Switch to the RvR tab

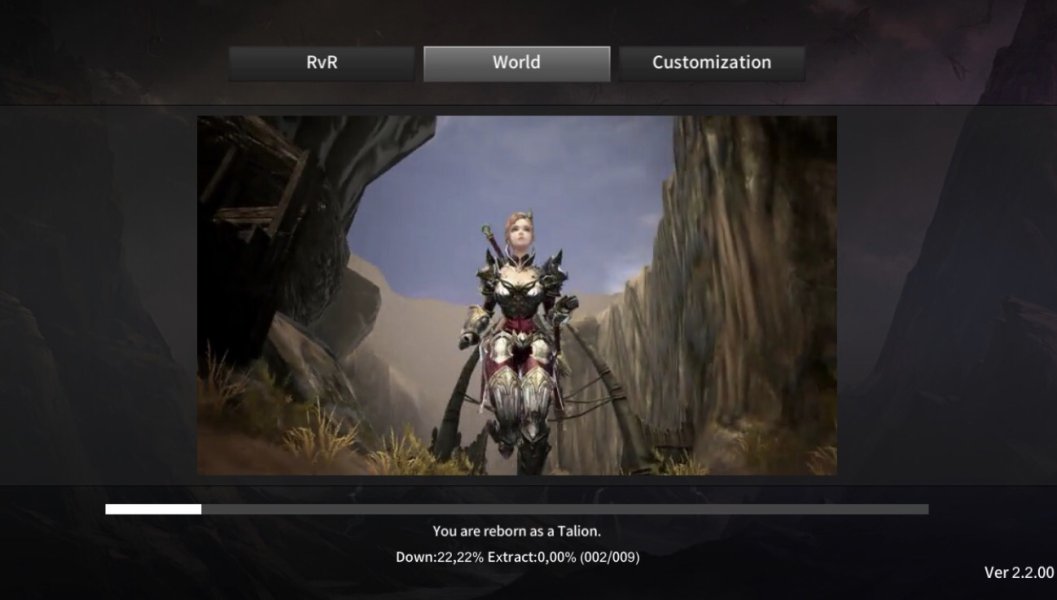pyautogui.click(x=321, y=63)
